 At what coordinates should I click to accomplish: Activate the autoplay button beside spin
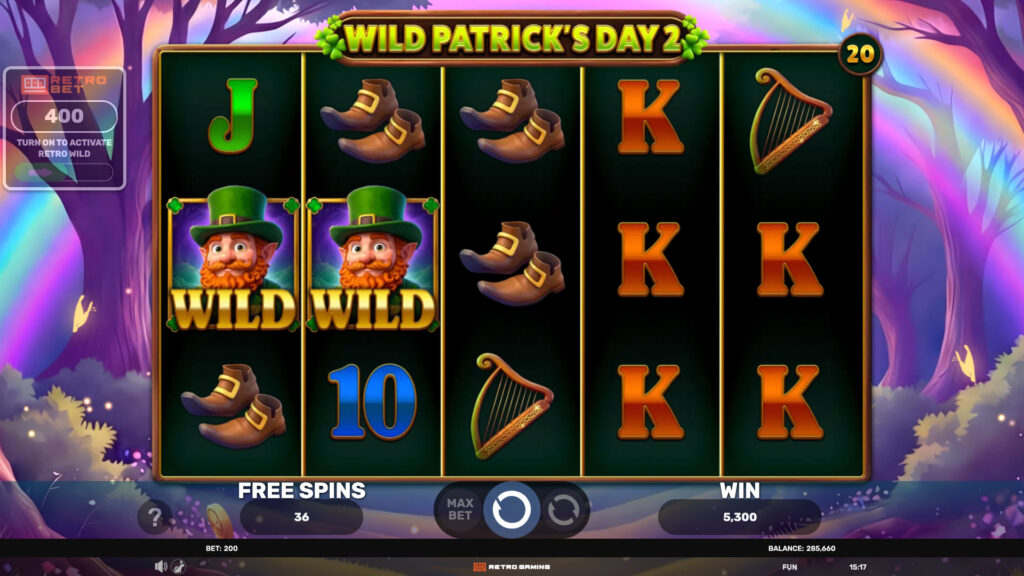pos(563,510)
